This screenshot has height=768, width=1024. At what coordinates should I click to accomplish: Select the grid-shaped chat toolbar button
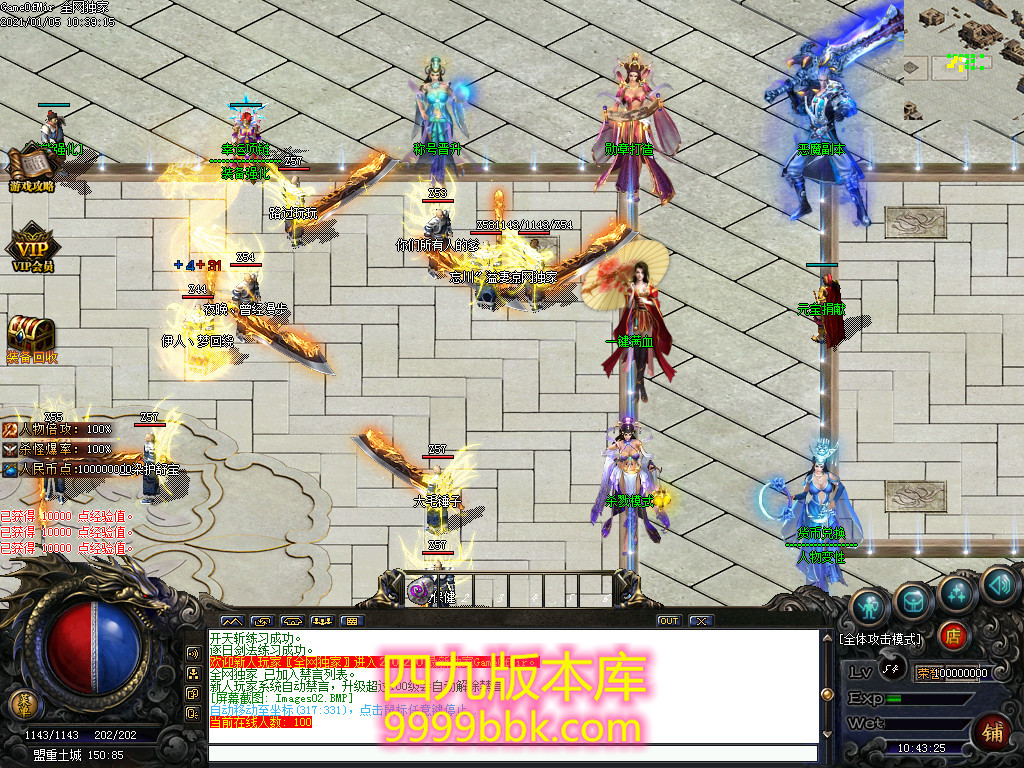coord(352,621)
